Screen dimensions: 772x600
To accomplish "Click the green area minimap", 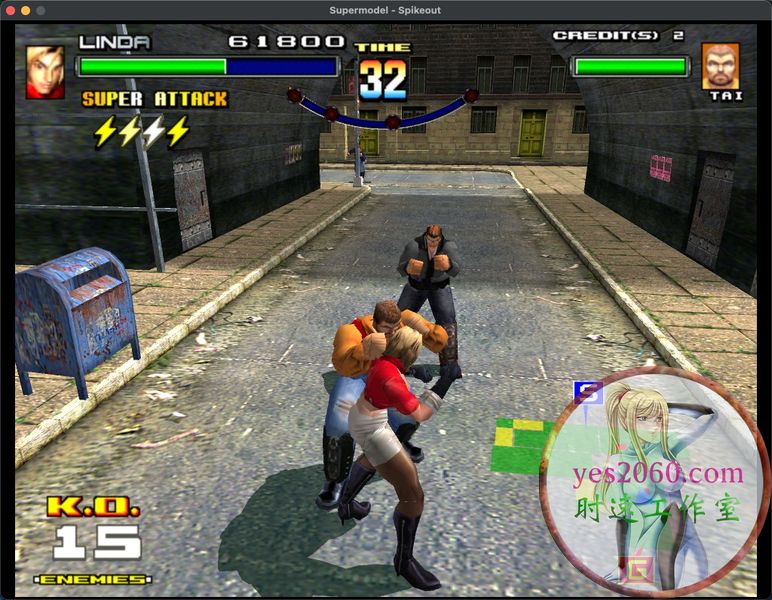I will click(x=521, y=445).
